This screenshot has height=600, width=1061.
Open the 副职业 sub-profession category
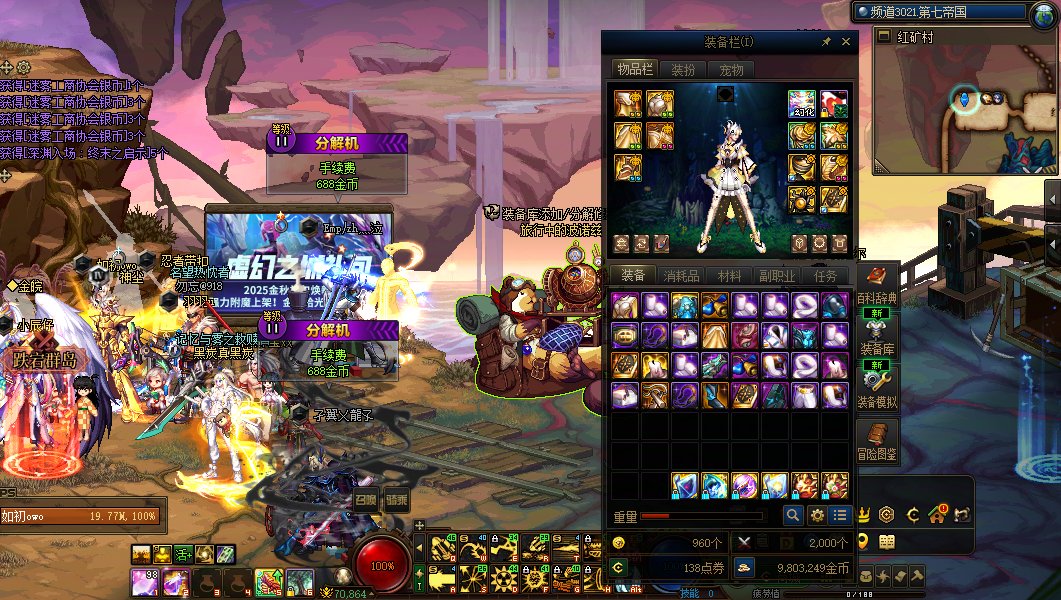(x=777, y=276)
